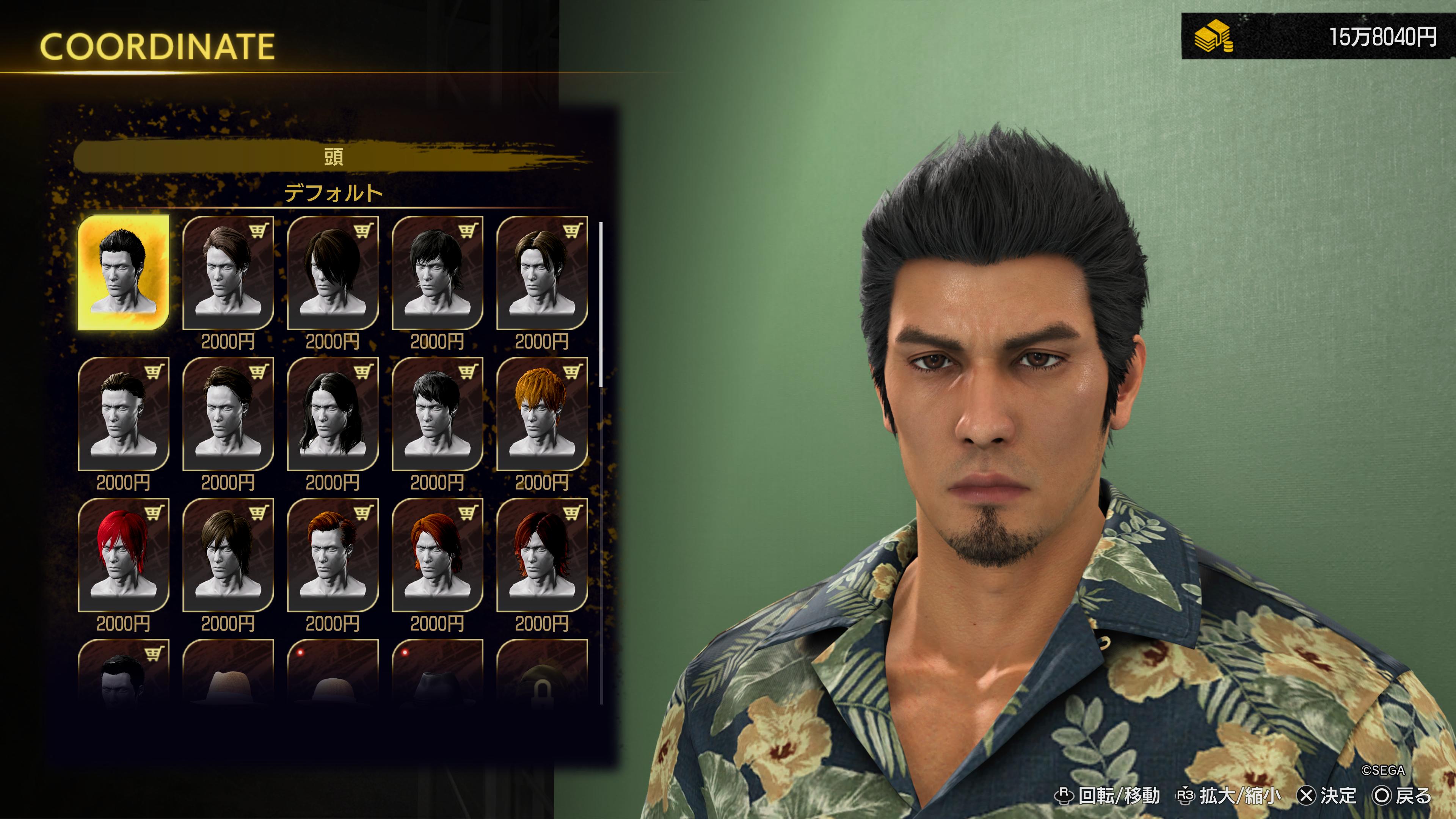The height and width of the screenshot is (819, 1456).
Task: Choose the black hair covering one eye
Action: pyautogui.click(x=333, y=273)
